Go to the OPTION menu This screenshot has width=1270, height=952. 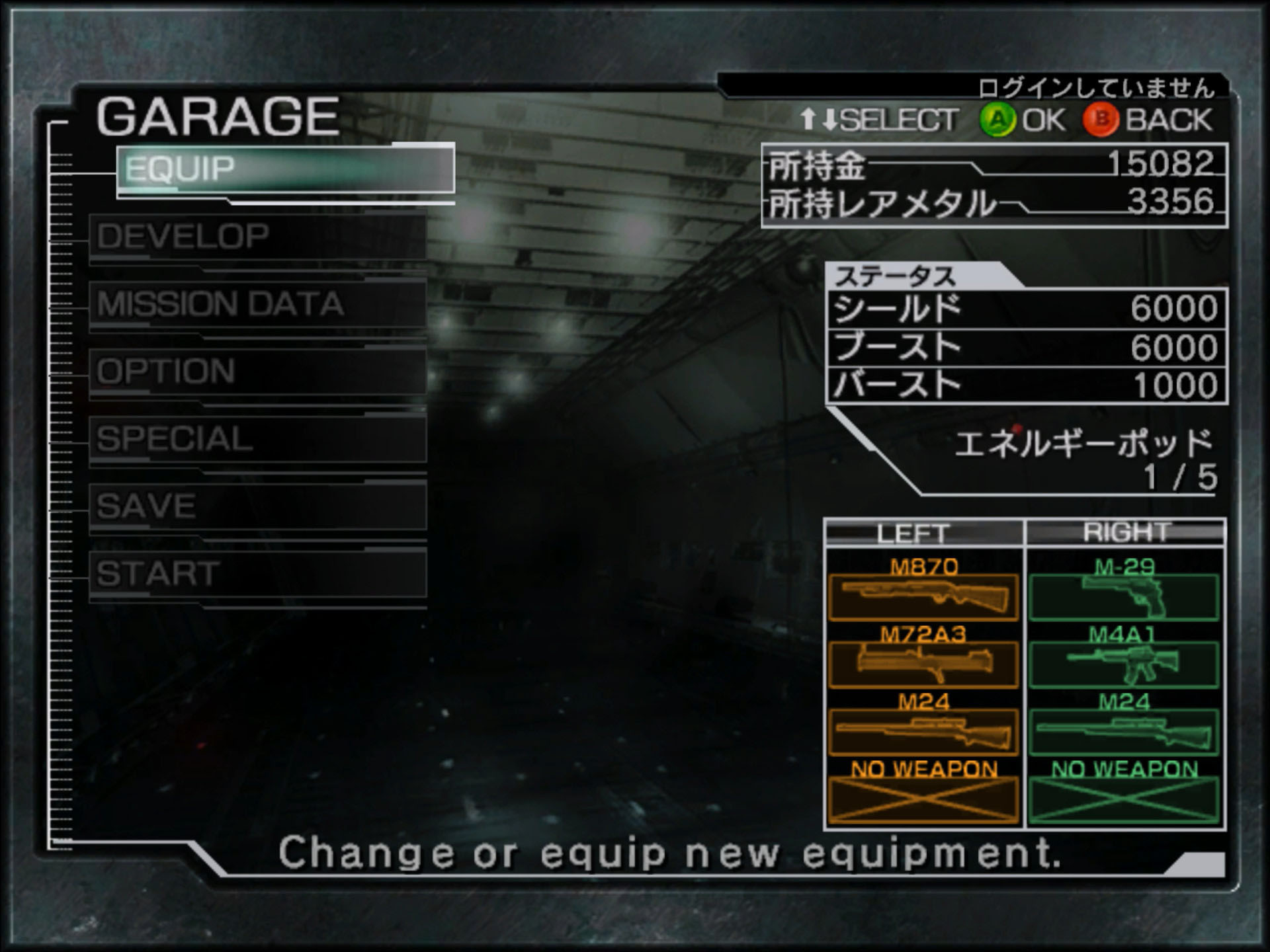tap(258, 372)
